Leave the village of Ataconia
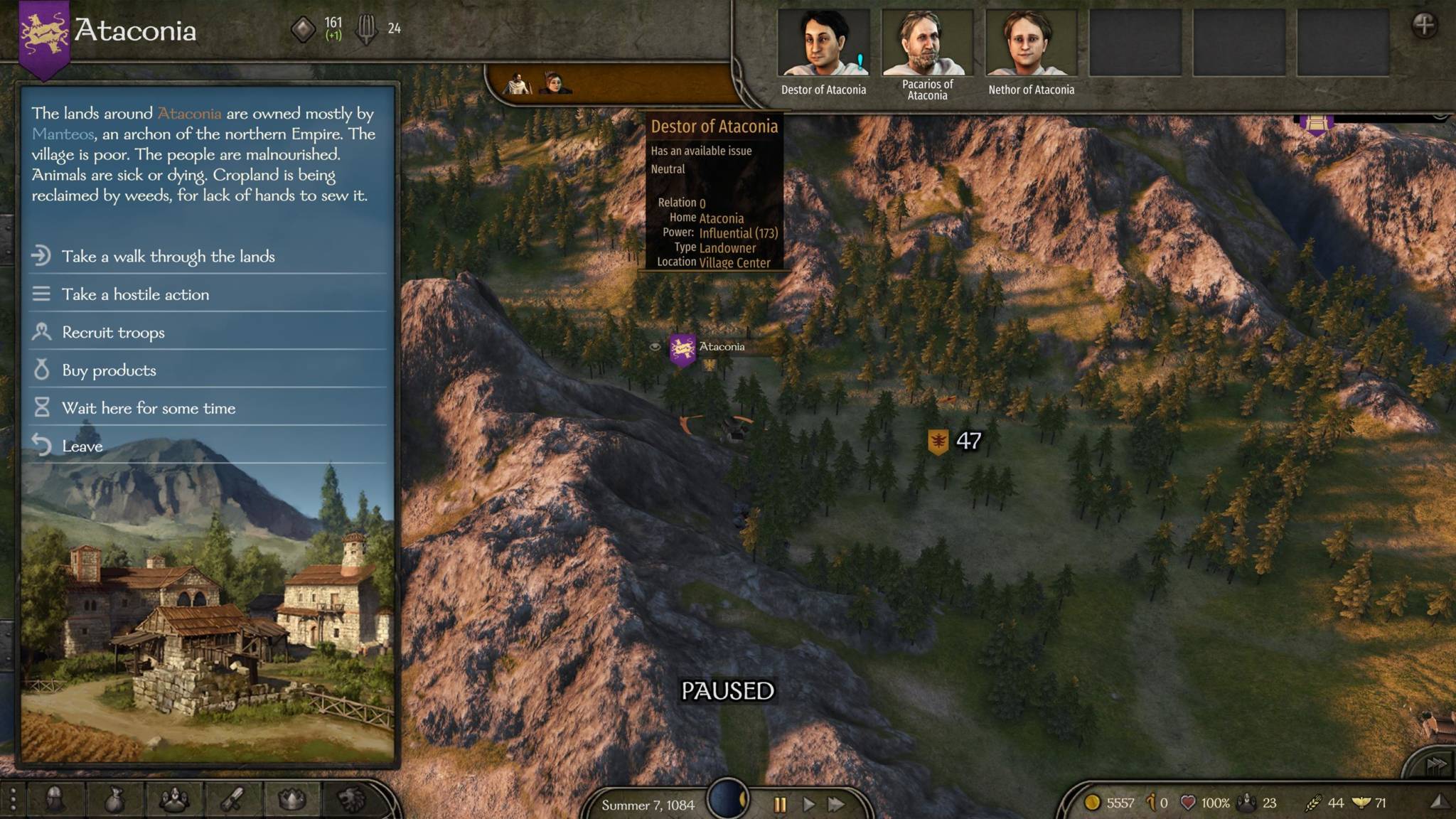 82,446
